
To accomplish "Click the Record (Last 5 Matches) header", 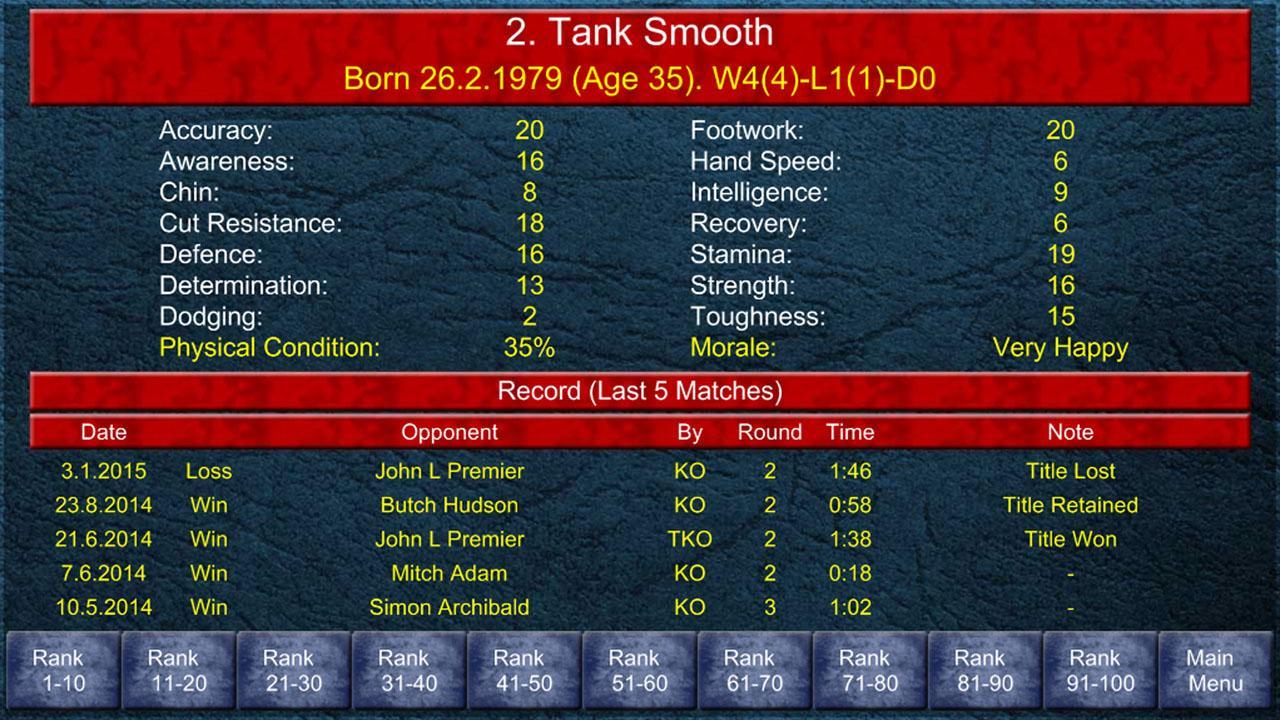I will click(640, 392).
